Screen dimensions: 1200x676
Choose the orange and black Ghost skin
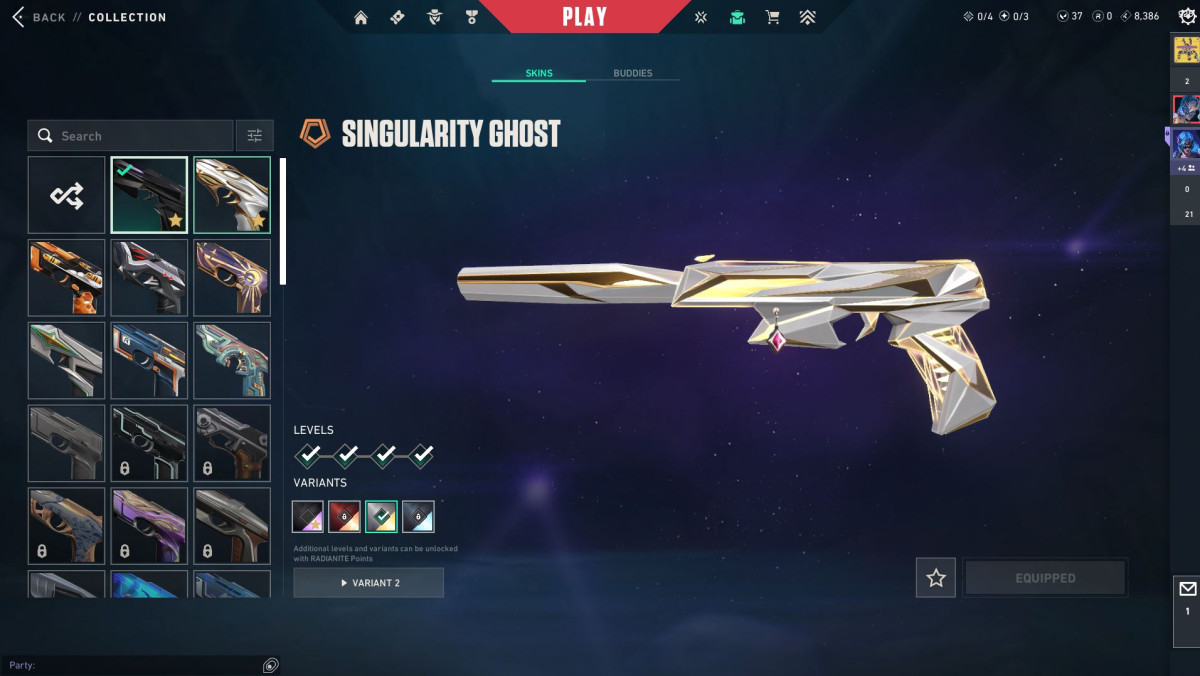(x=67, y=277)
